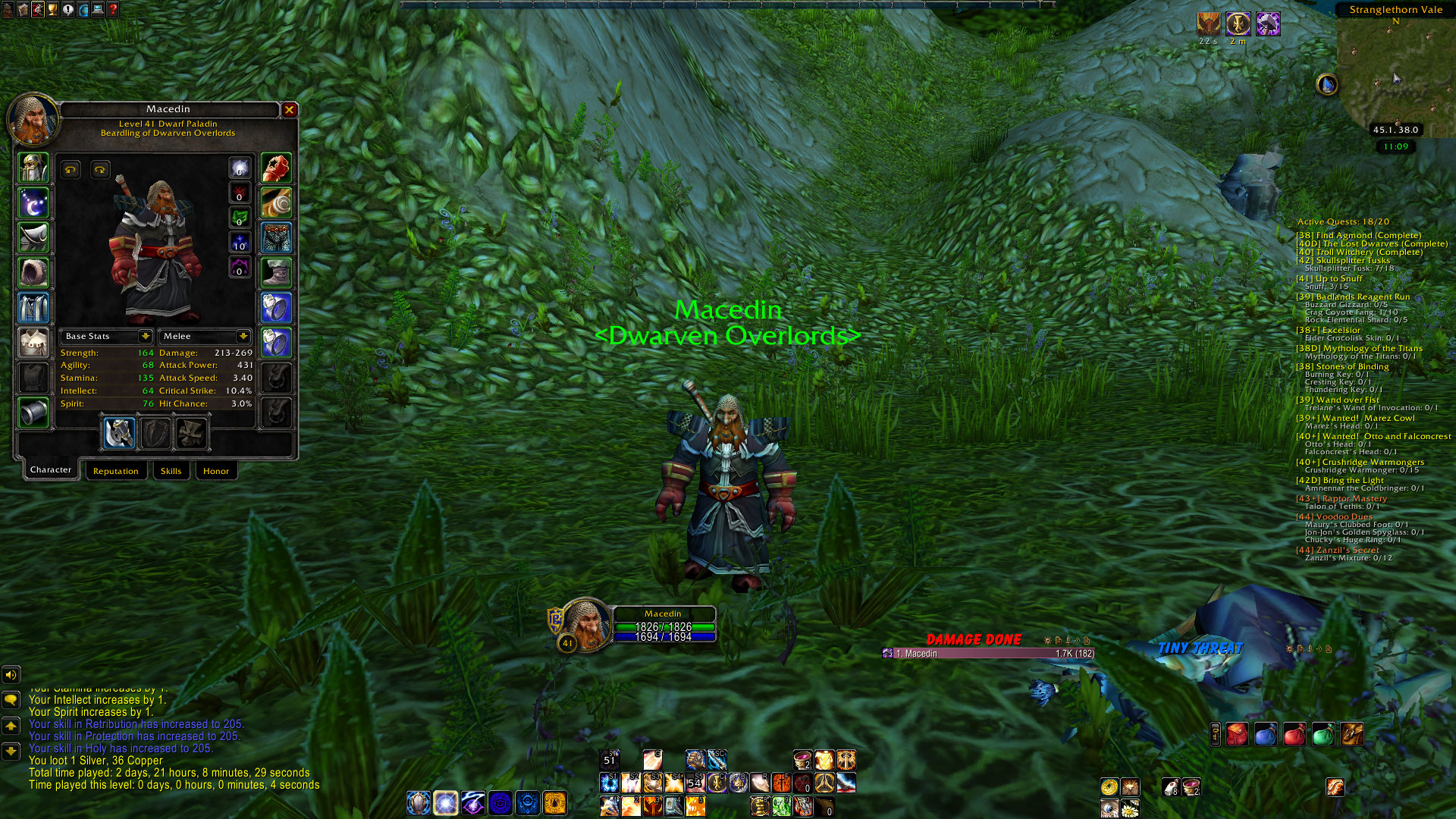This screenshot has width=1456, height=819.
Task: Click the Macedin player portrait frame
Action: point(585,625)
